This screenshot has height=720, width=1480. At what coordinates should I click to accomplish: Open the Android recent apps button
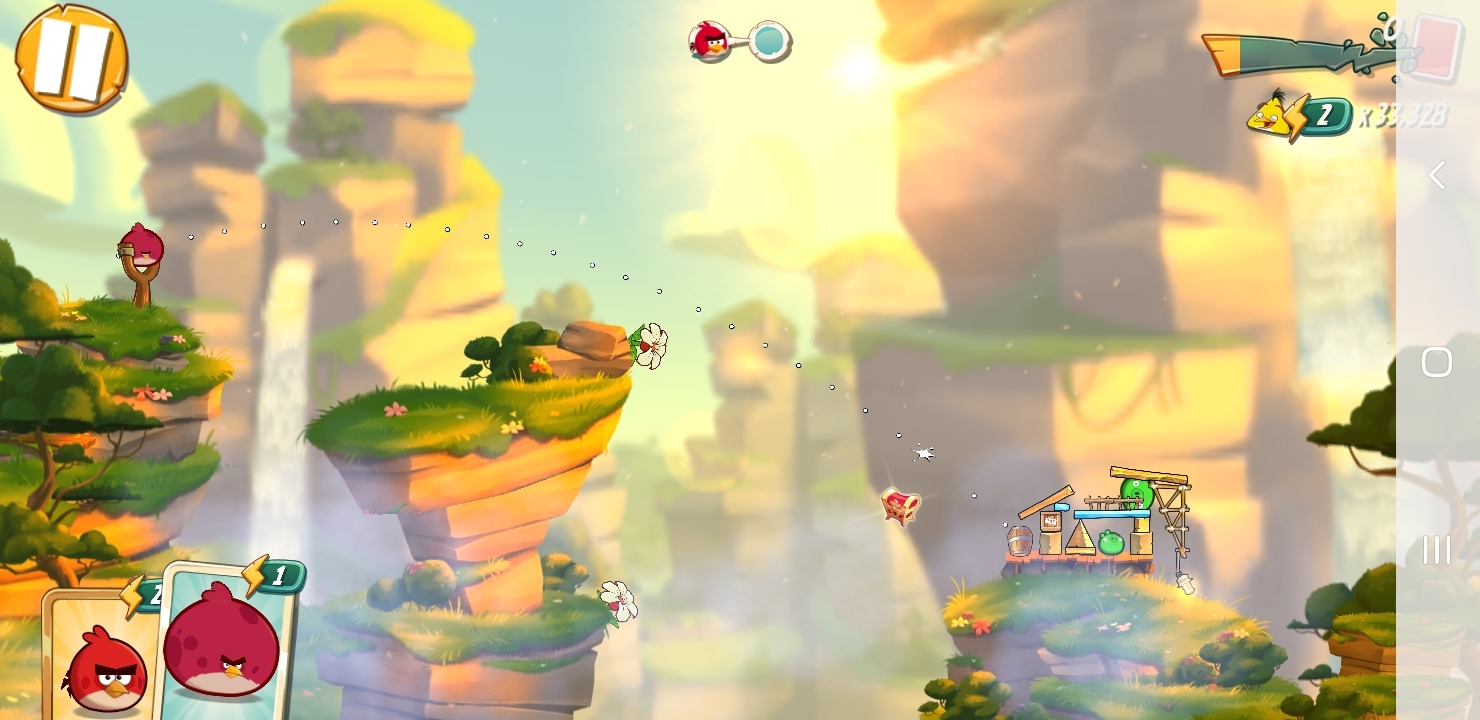[x=1437, y=549]
